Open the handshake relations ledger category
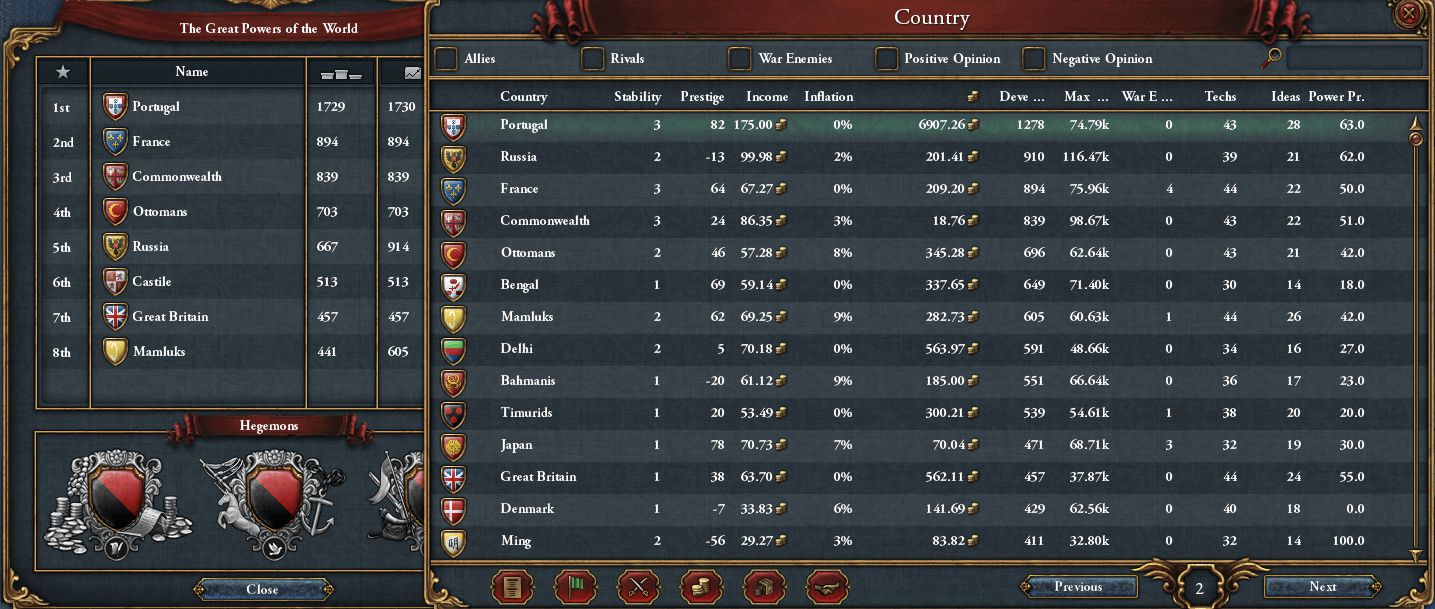 pos(826,587)
